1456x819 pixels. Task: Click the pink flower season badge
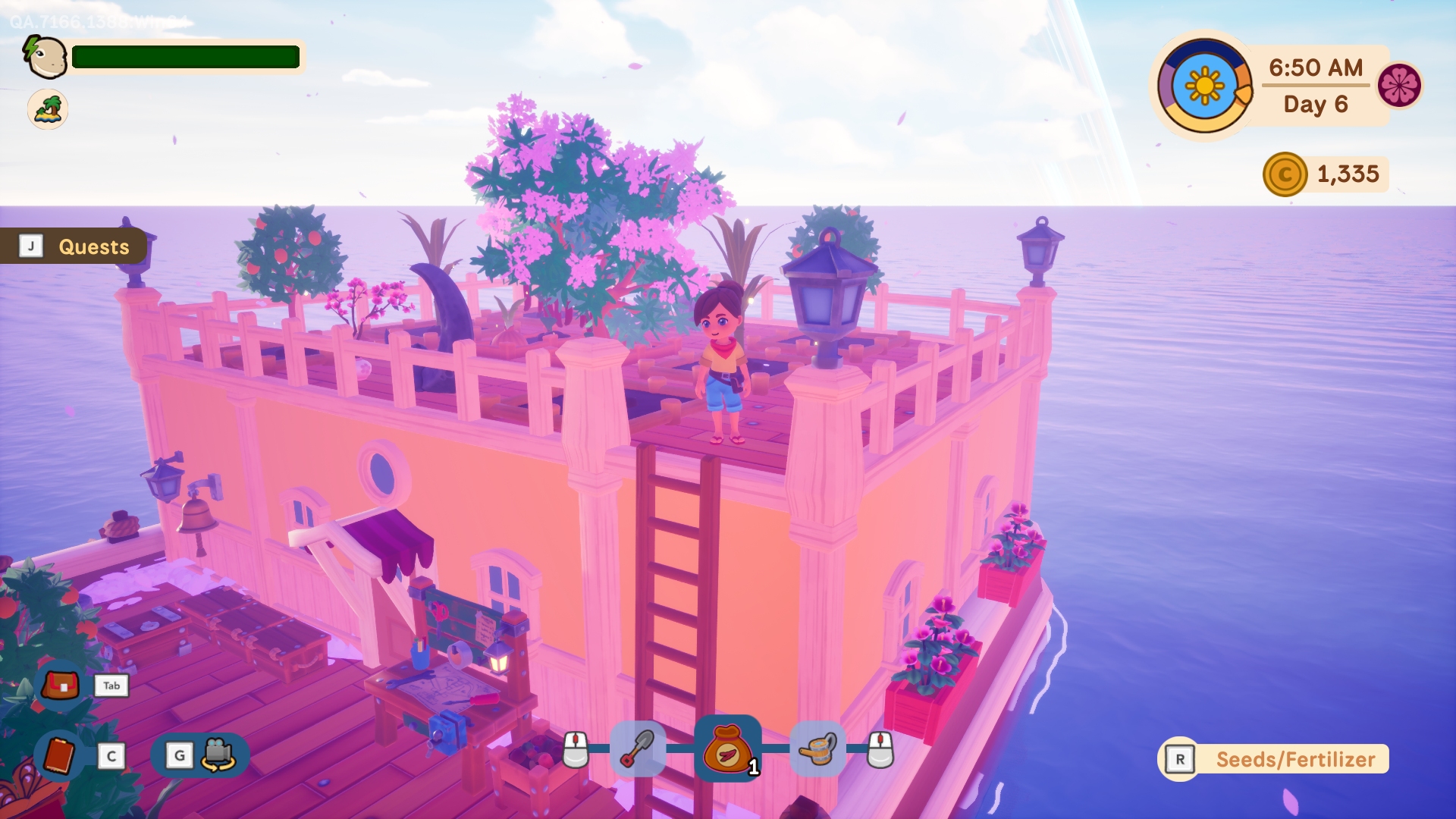(x=1399, y=85)
